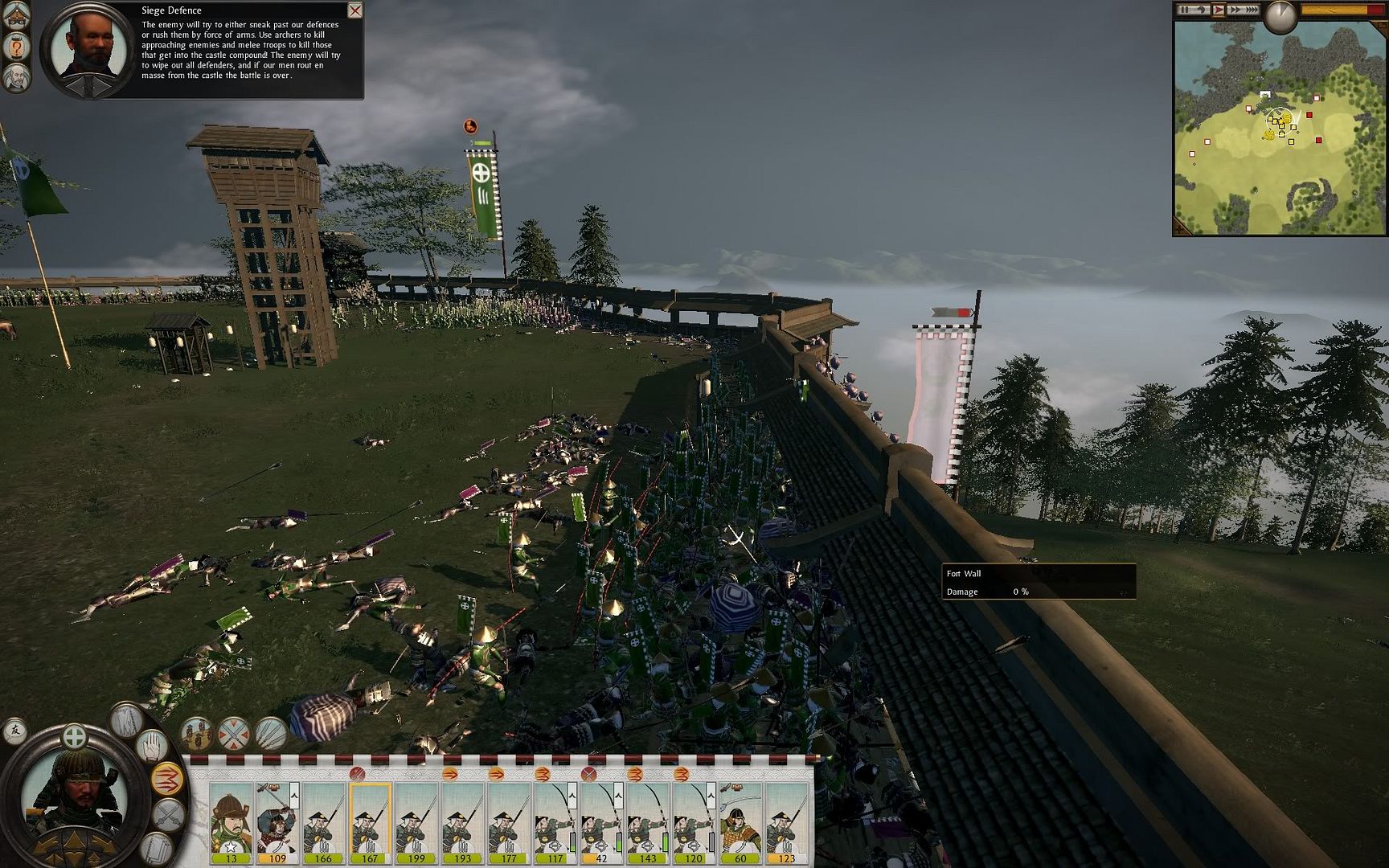Set battle speed to normal play
Viewport: 1389px width, 868px height.
coord(1218,10)
